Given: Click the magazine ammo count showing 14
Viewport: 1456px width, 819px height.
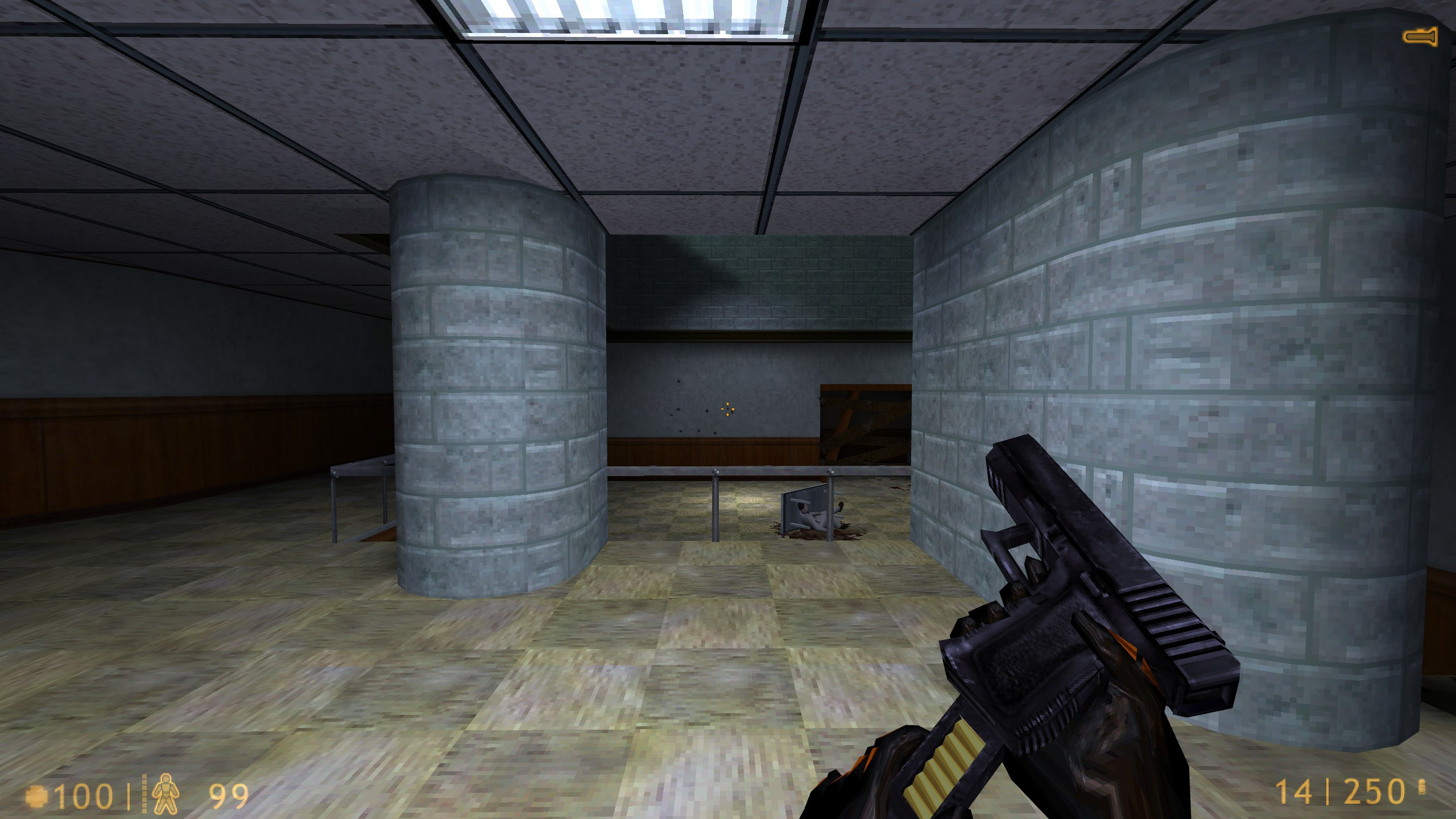Looking at the screenshot, I should (x=1294, y=791).
